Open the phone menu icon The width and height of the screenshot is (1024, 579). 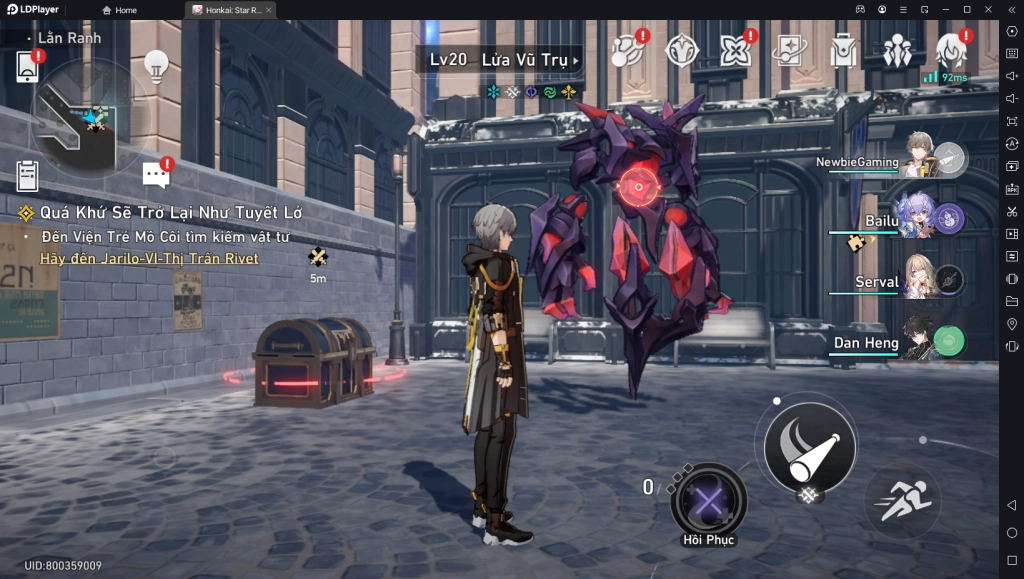27,66
